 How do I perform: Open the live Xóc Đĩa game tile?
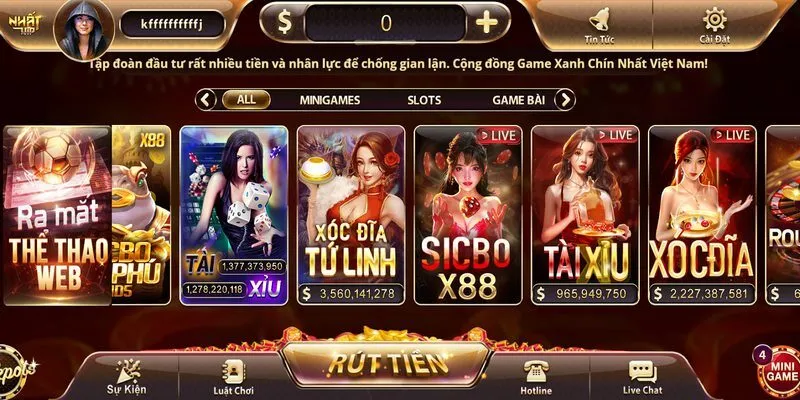tap(701, 215)
